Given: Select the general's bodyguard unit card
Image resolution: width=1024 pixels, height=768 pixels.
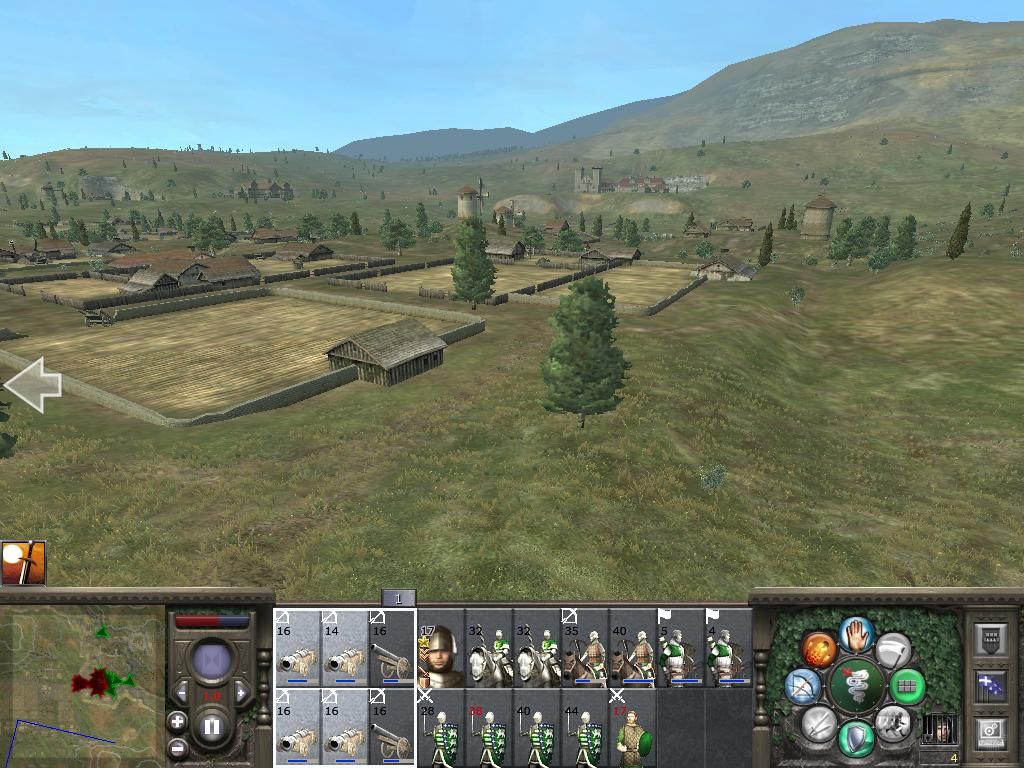Looking at the screenshot, I should tap(439, 655).
